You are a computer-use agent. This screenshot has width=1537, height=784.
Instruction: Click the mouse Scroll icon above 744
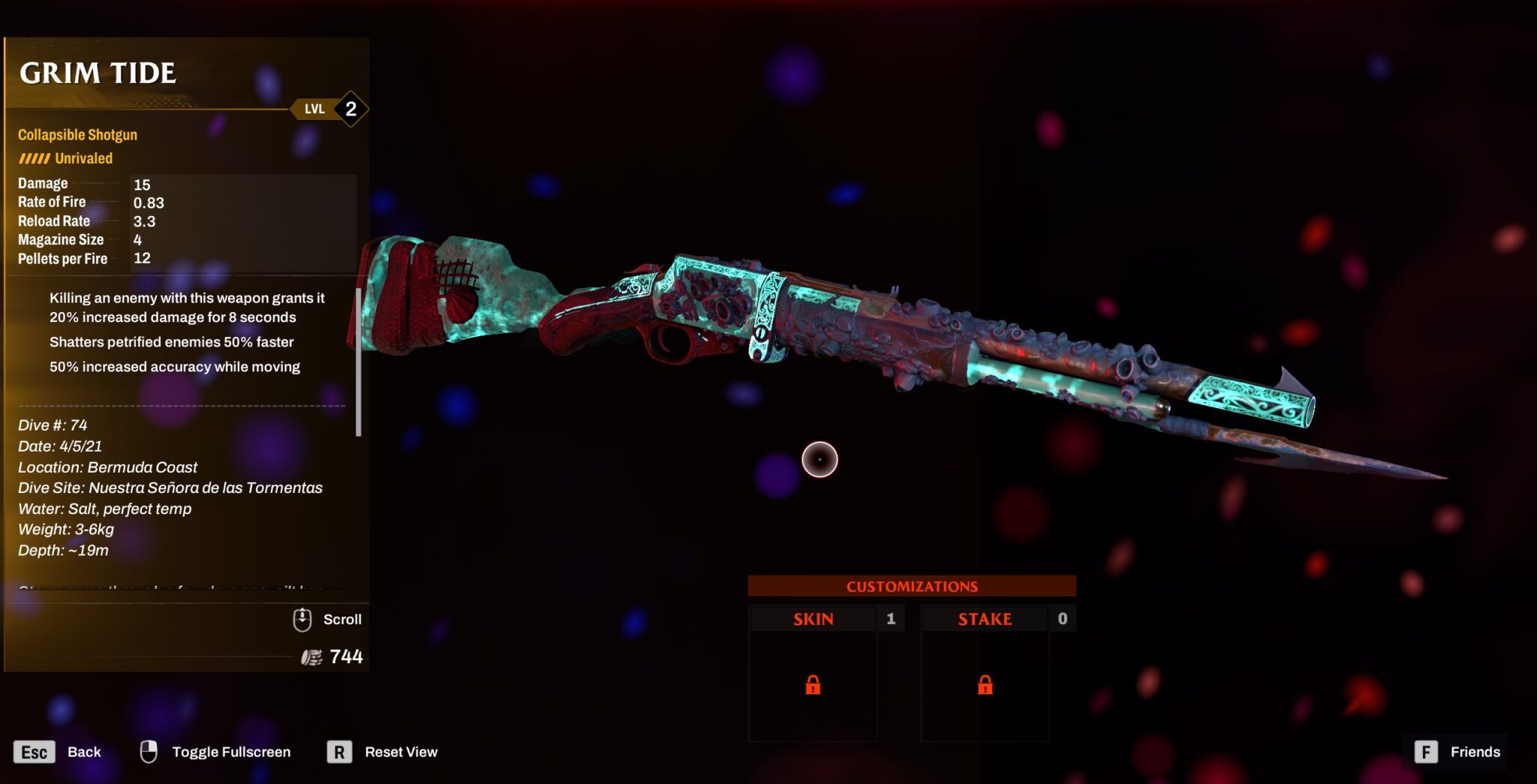[303, 619]
